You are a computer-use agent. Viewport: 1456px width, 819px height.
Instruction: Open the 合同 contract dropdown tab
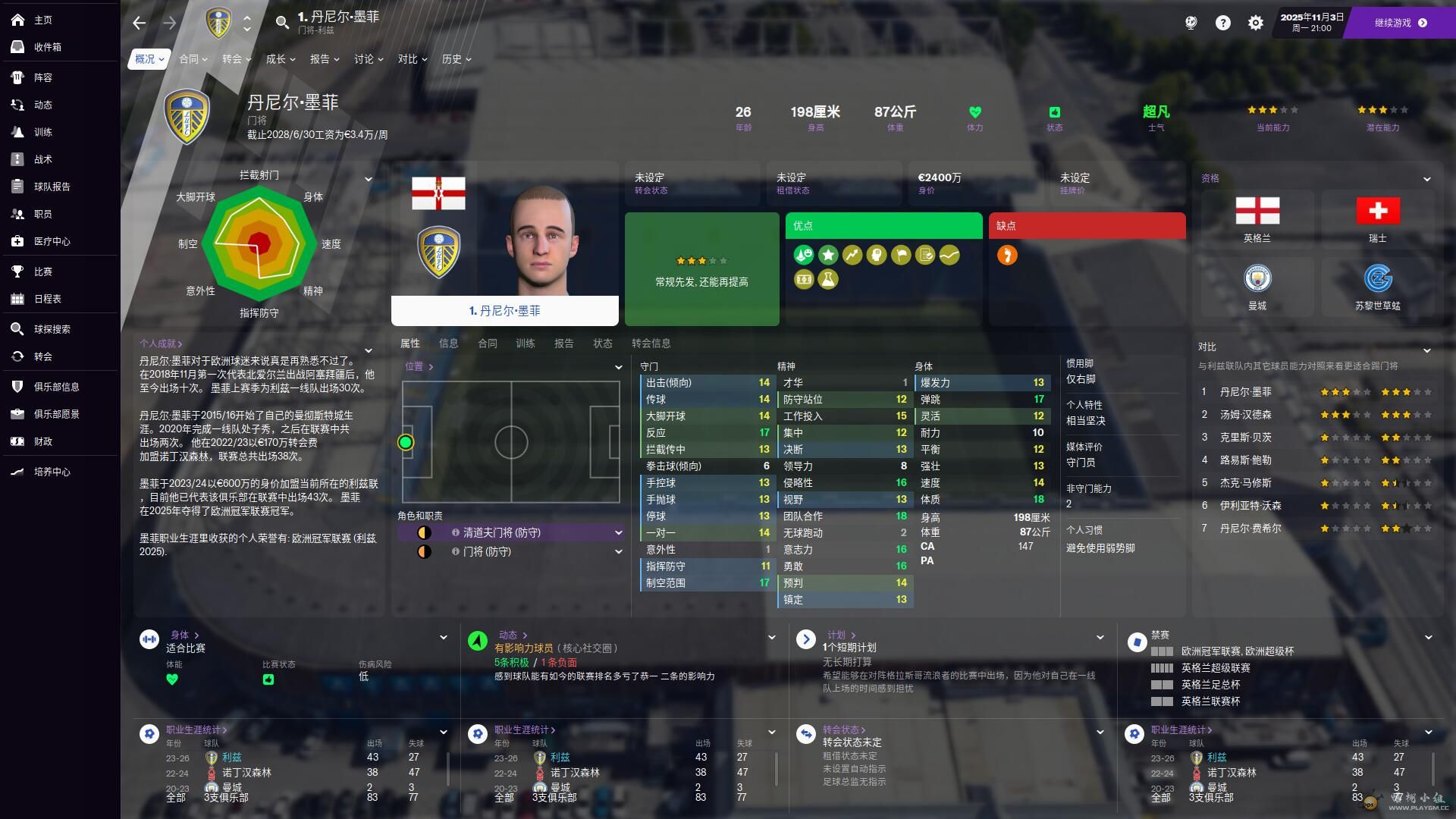193,59
